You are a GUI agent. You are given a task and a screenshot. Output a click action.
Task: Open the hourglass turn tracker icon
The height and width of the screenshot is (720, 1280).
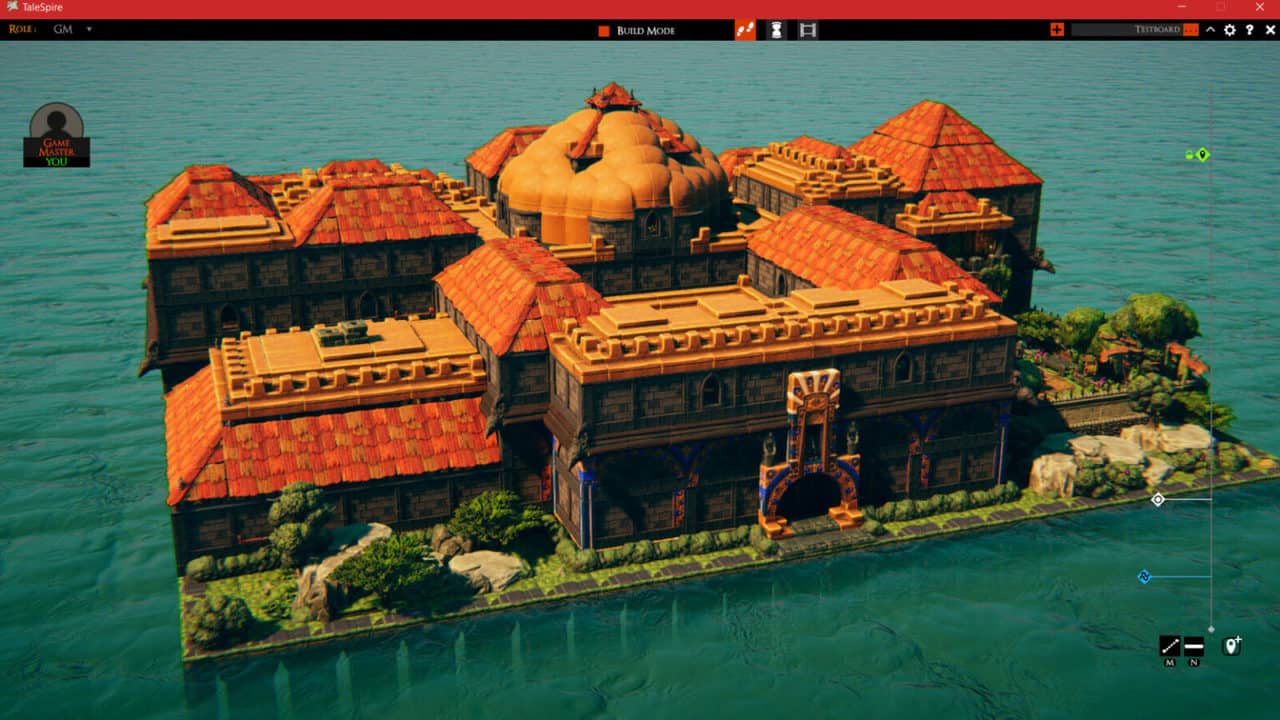click(776, 30)
